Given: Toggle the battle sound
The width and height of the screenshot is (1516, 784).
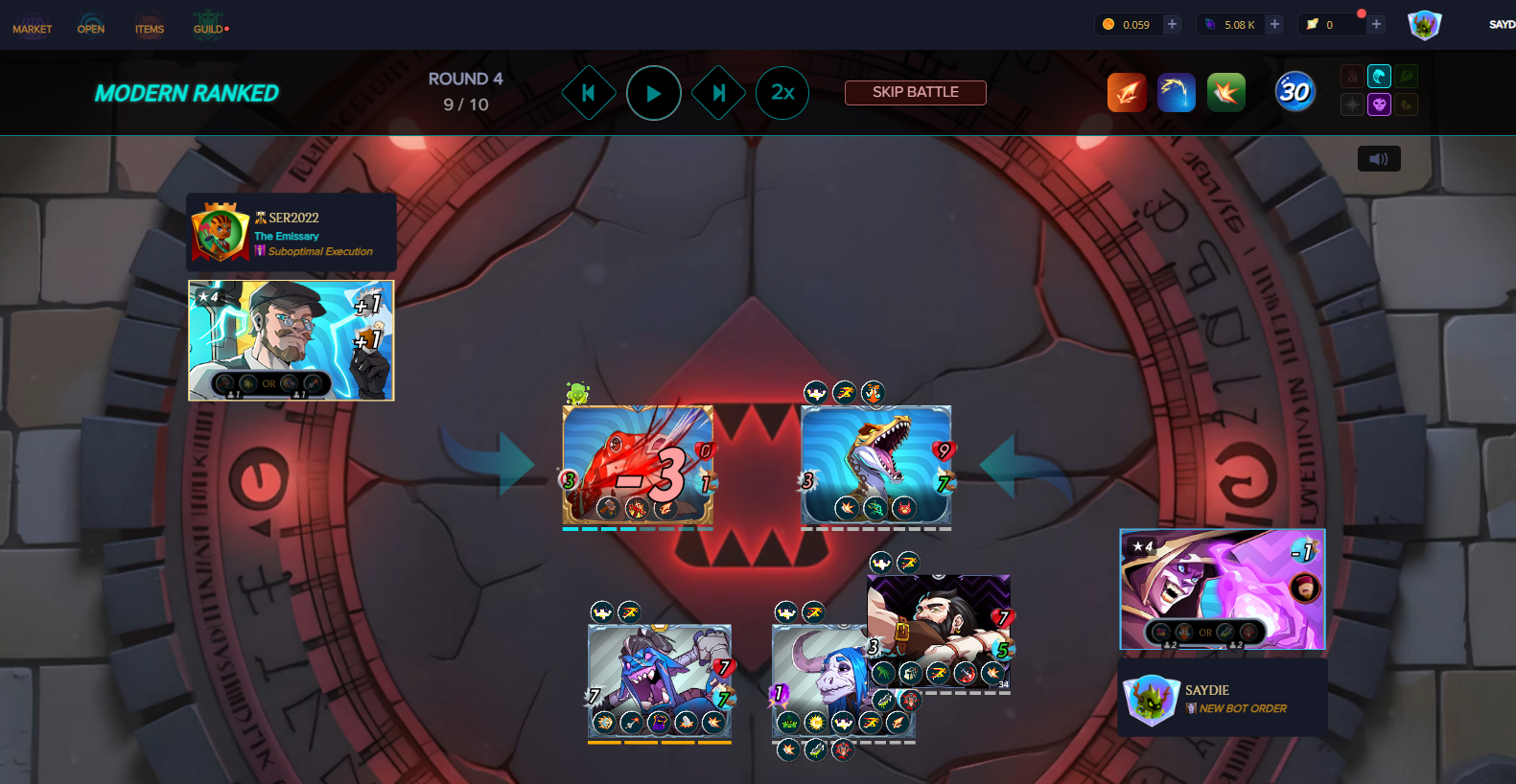Looking at the screenshot, I should [1379, 159].
